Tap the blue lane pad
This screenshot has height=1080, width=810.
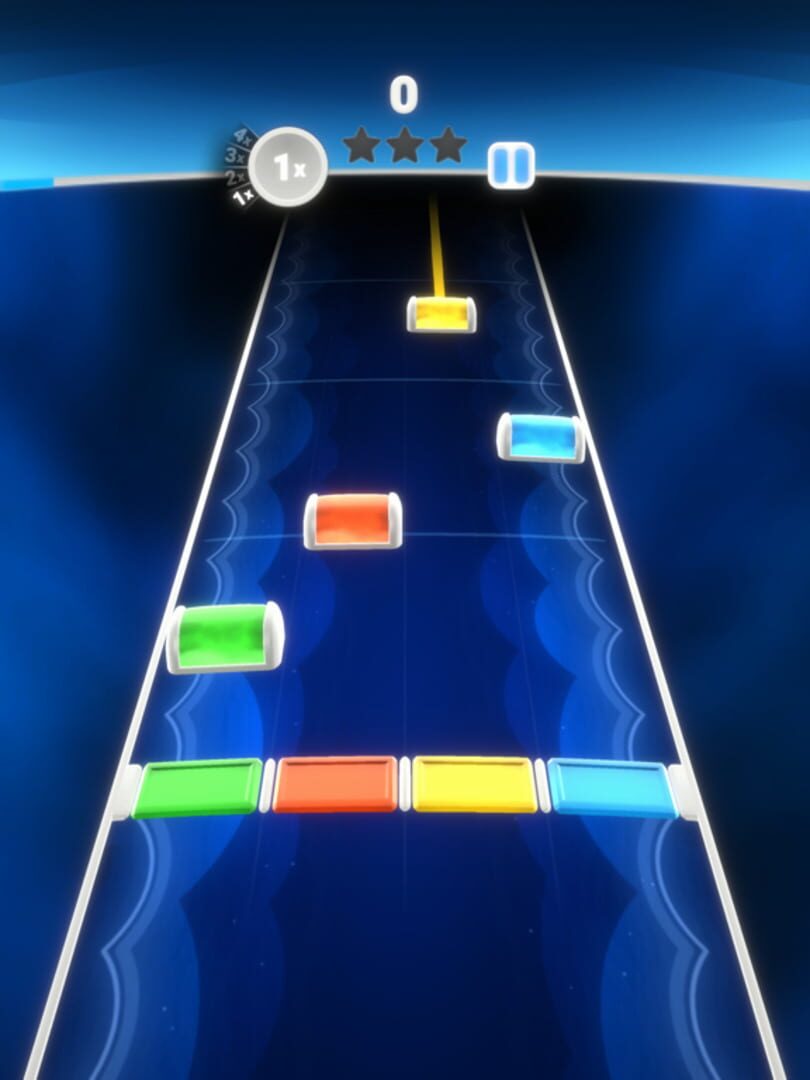tap(611, 787)
